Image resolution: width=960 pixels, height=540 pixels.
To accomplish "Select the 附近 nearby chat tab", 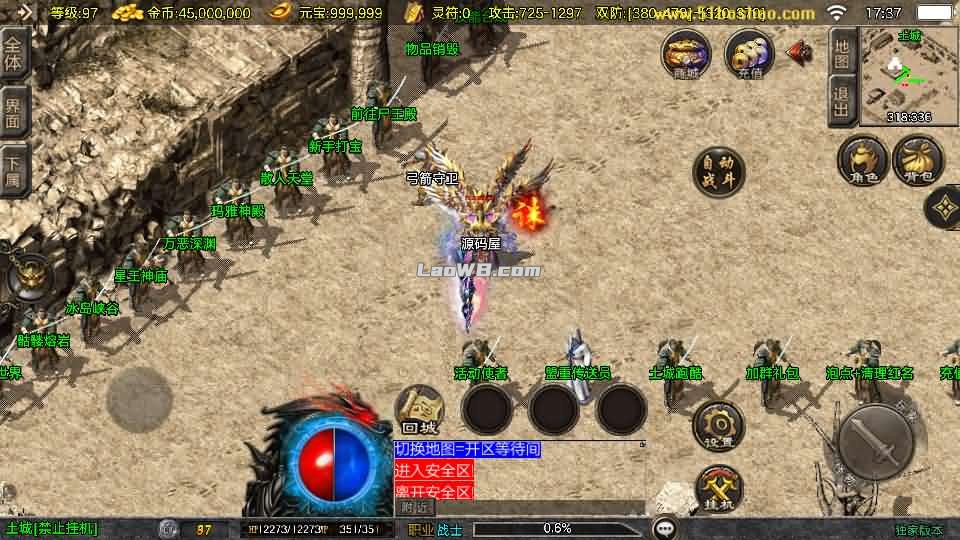I will (x=414, y=507).
